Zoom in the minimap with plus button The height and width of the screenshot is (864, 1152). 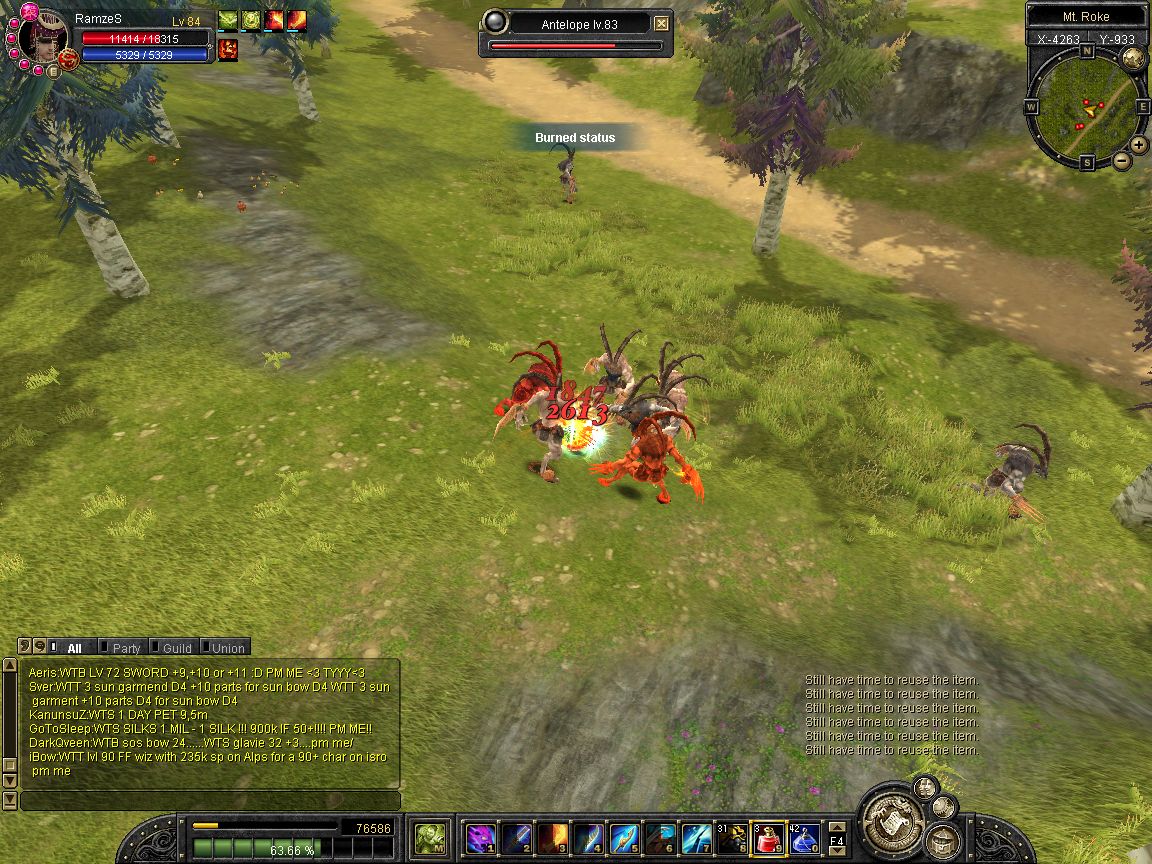[x=1138, y=145]
